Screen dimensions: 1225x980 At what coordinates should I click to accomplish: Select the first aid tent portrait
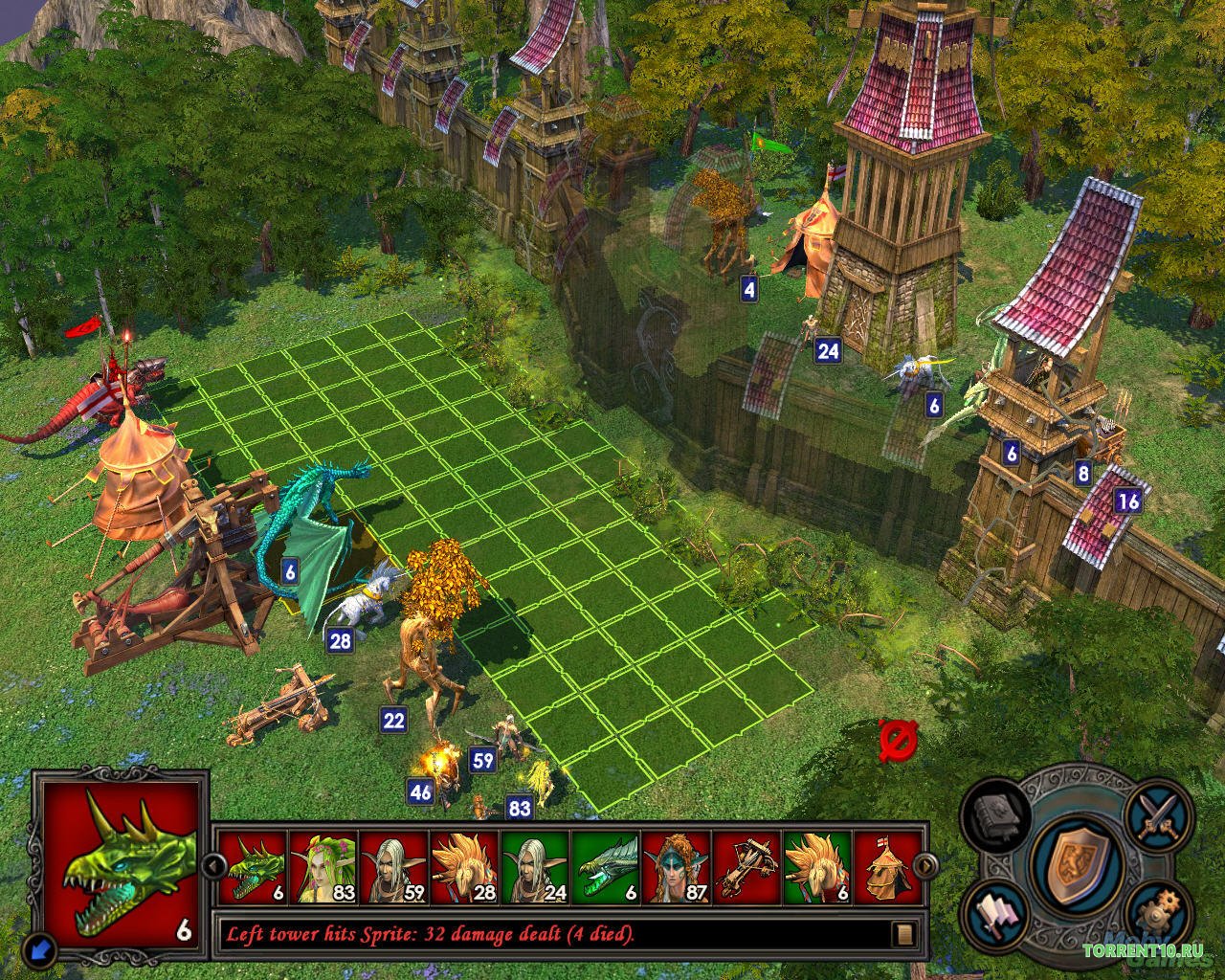pos(885,867)
